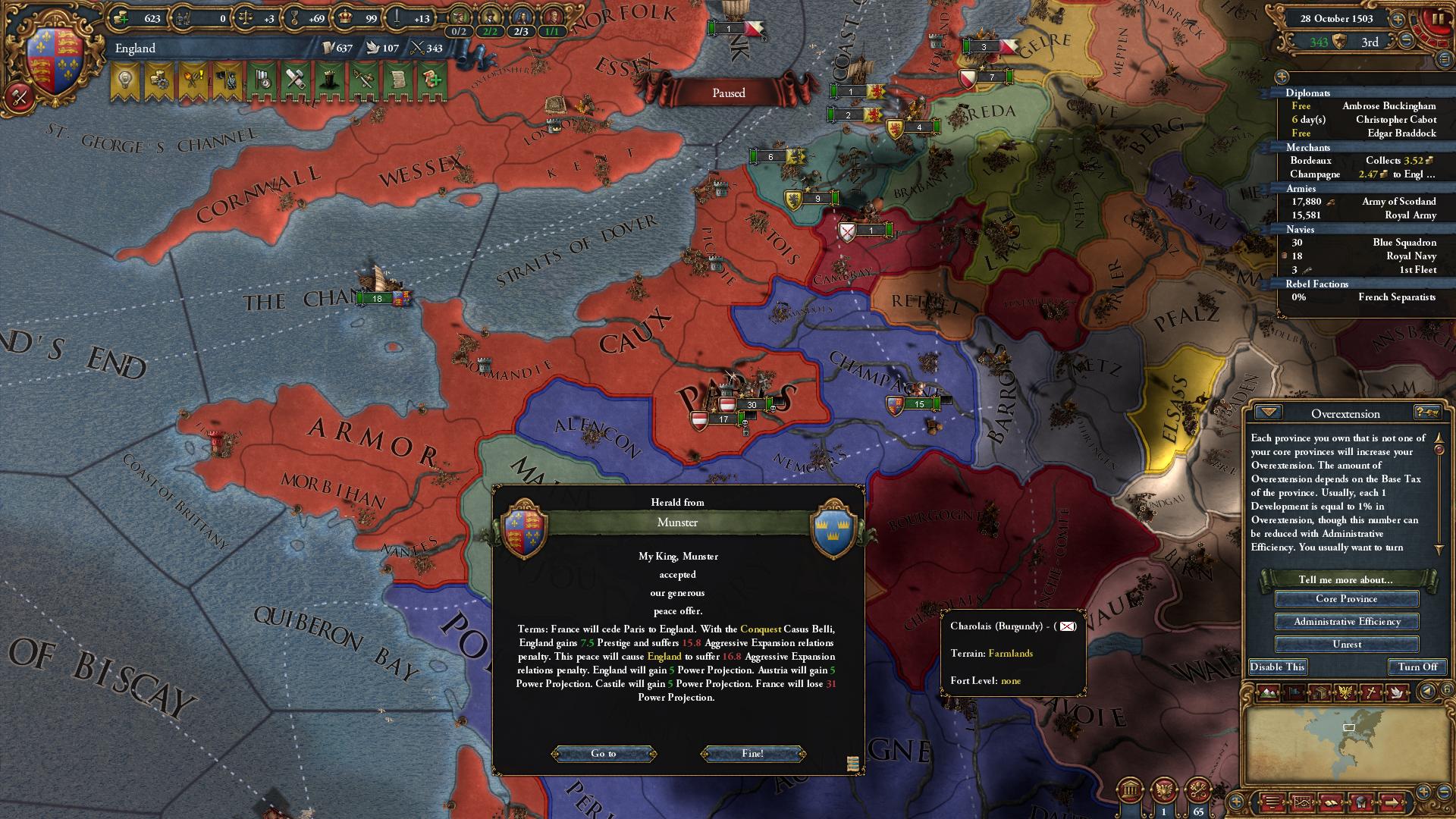This screenshot has width=1456, height=819.
Task: Collapse the Overextension hint with the arrow
Action: tap(1268, 413)
